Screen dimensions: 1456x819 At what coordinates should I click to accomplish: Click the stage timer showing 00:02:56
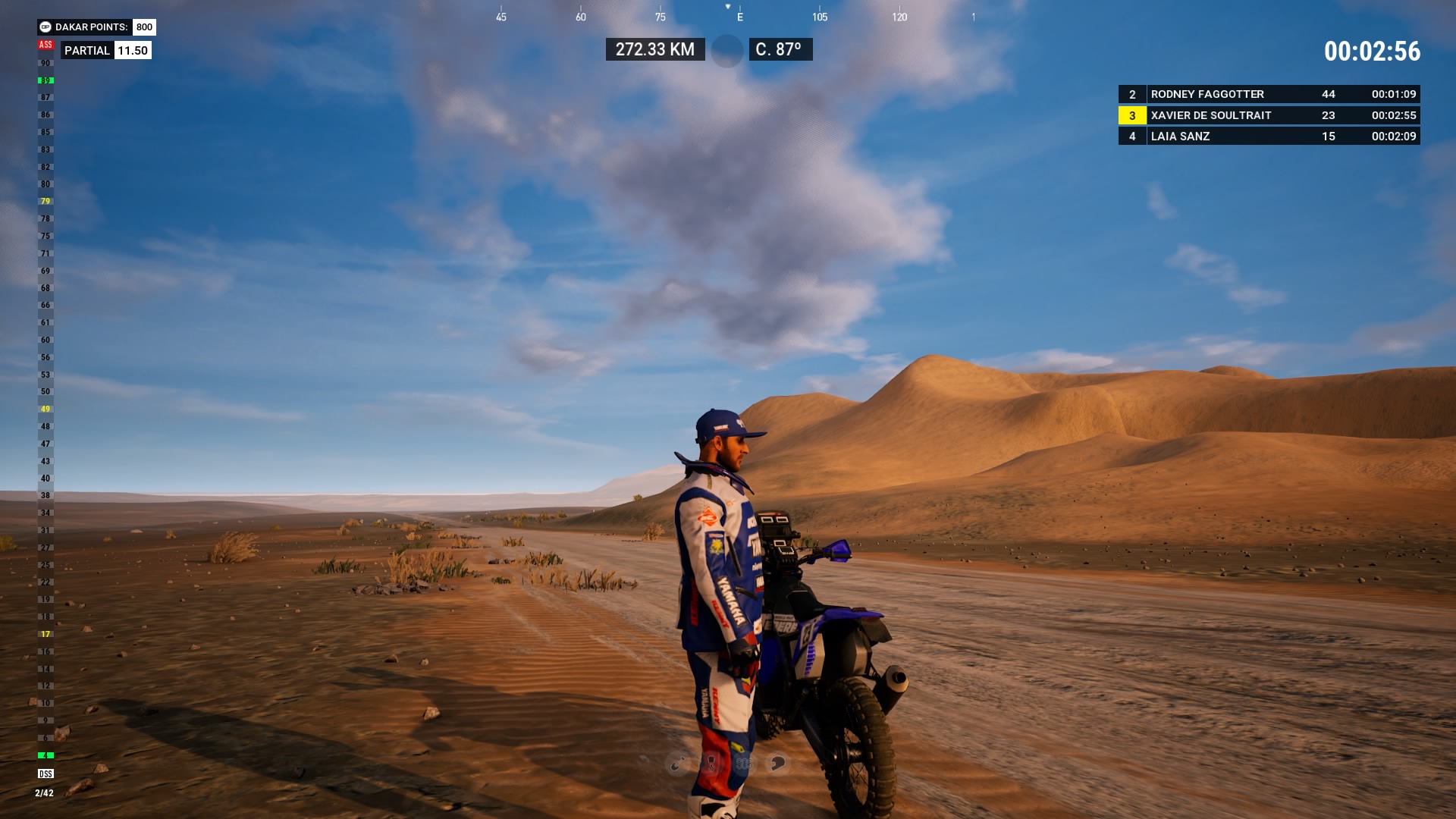(x=1373, y=52)
